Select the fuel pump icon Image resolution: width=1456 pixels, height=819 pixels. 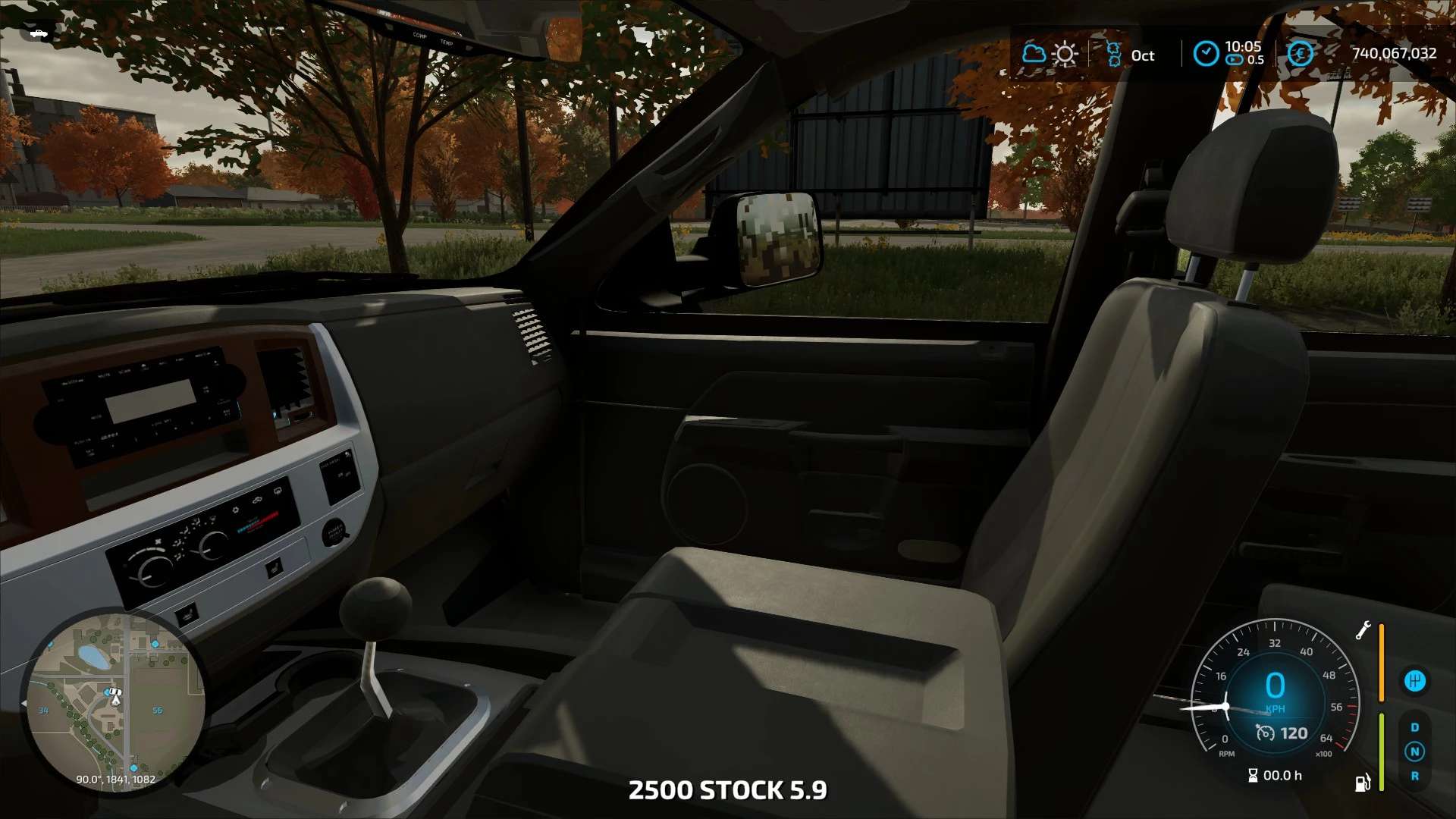tap(1363, 782)
